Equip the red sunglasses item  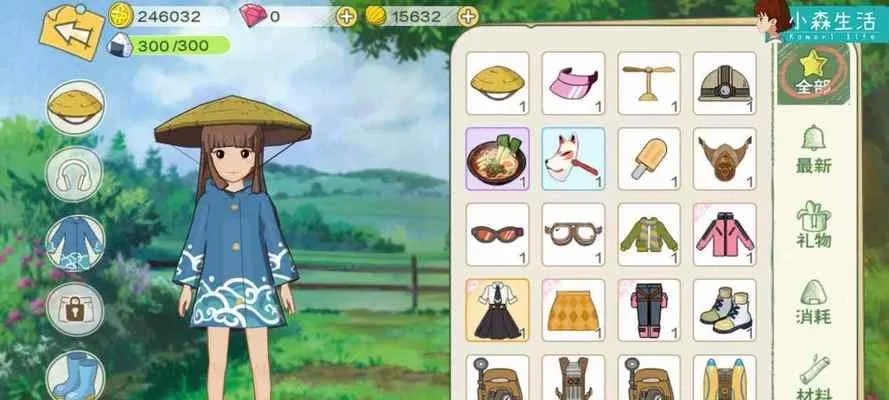click(497, 234)
